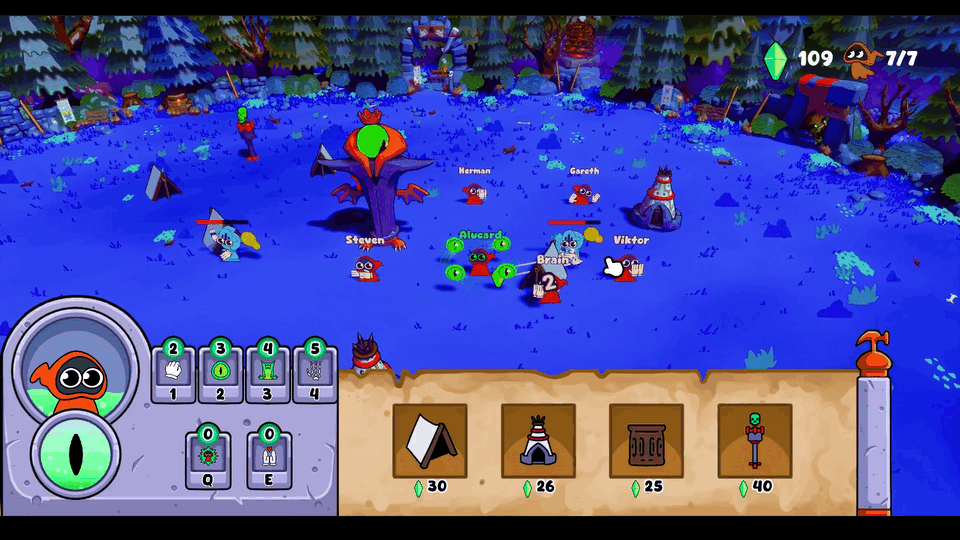
Task: Select the unit named Alucard
Action: [x=481, y=261]
